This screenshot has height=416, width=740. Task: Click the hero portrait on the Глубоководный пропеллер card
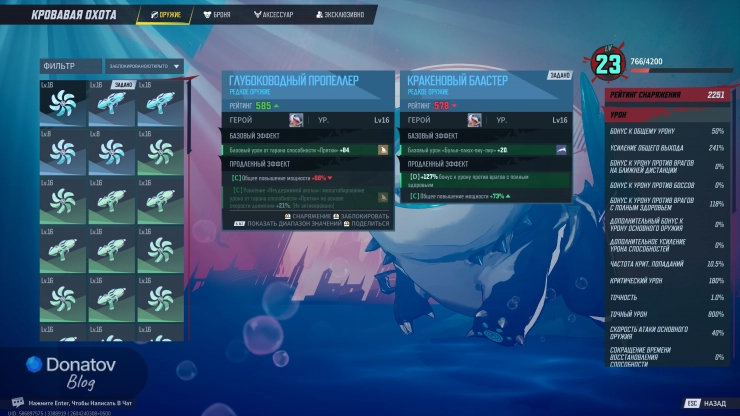pos(296,120)
